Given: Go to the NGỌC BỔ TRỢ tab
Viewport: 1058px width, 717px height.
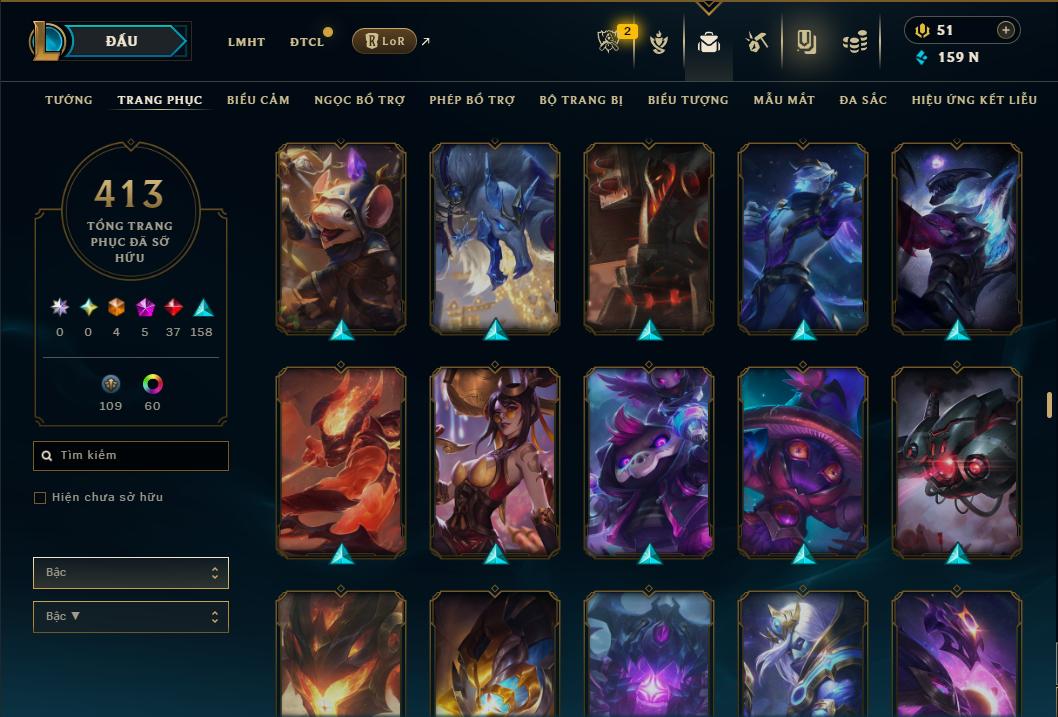Looking at the screenshot, I should (x=359, y=100).
